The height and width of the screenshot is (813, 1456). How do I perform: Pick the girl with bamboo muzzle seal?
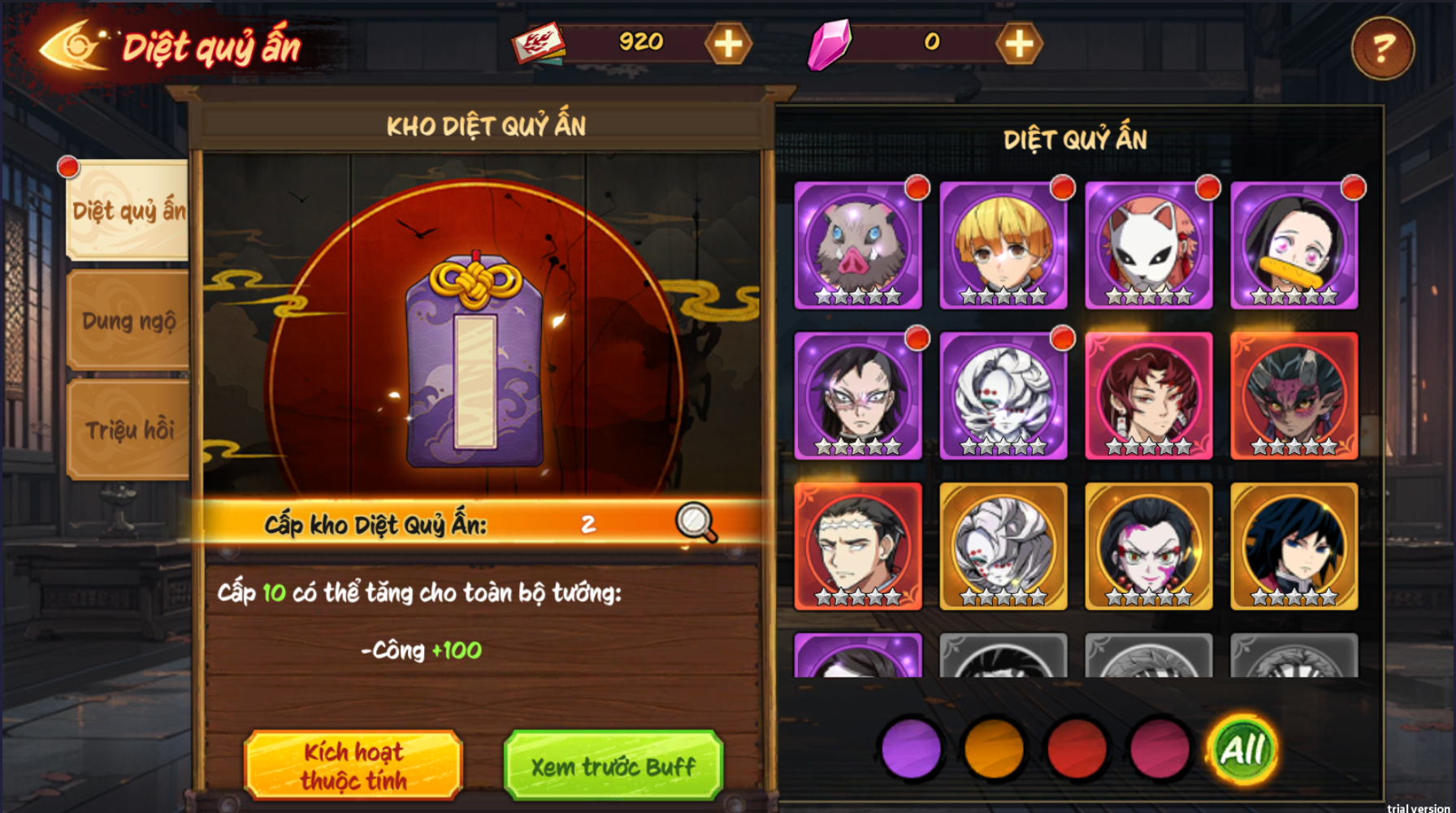[1294, 245]
